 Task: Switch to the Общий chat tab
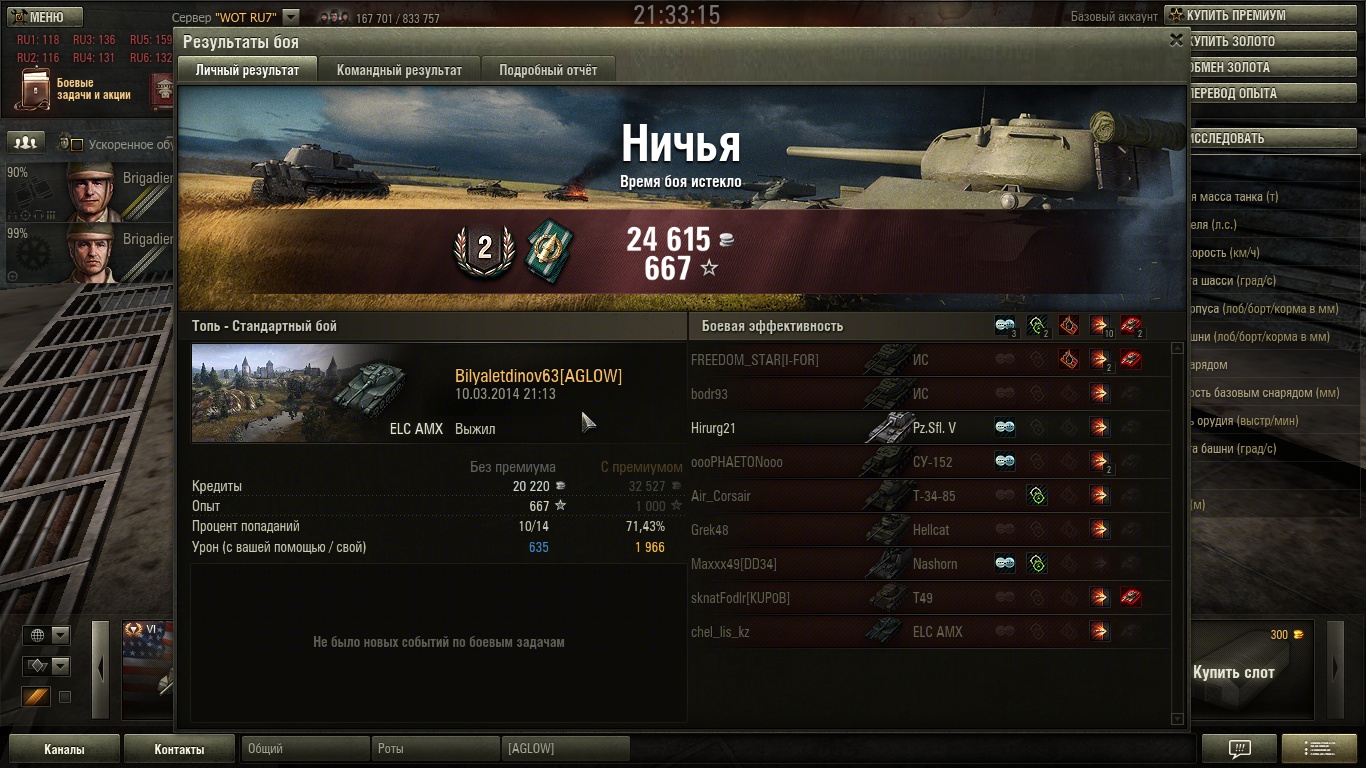(305, 749)
